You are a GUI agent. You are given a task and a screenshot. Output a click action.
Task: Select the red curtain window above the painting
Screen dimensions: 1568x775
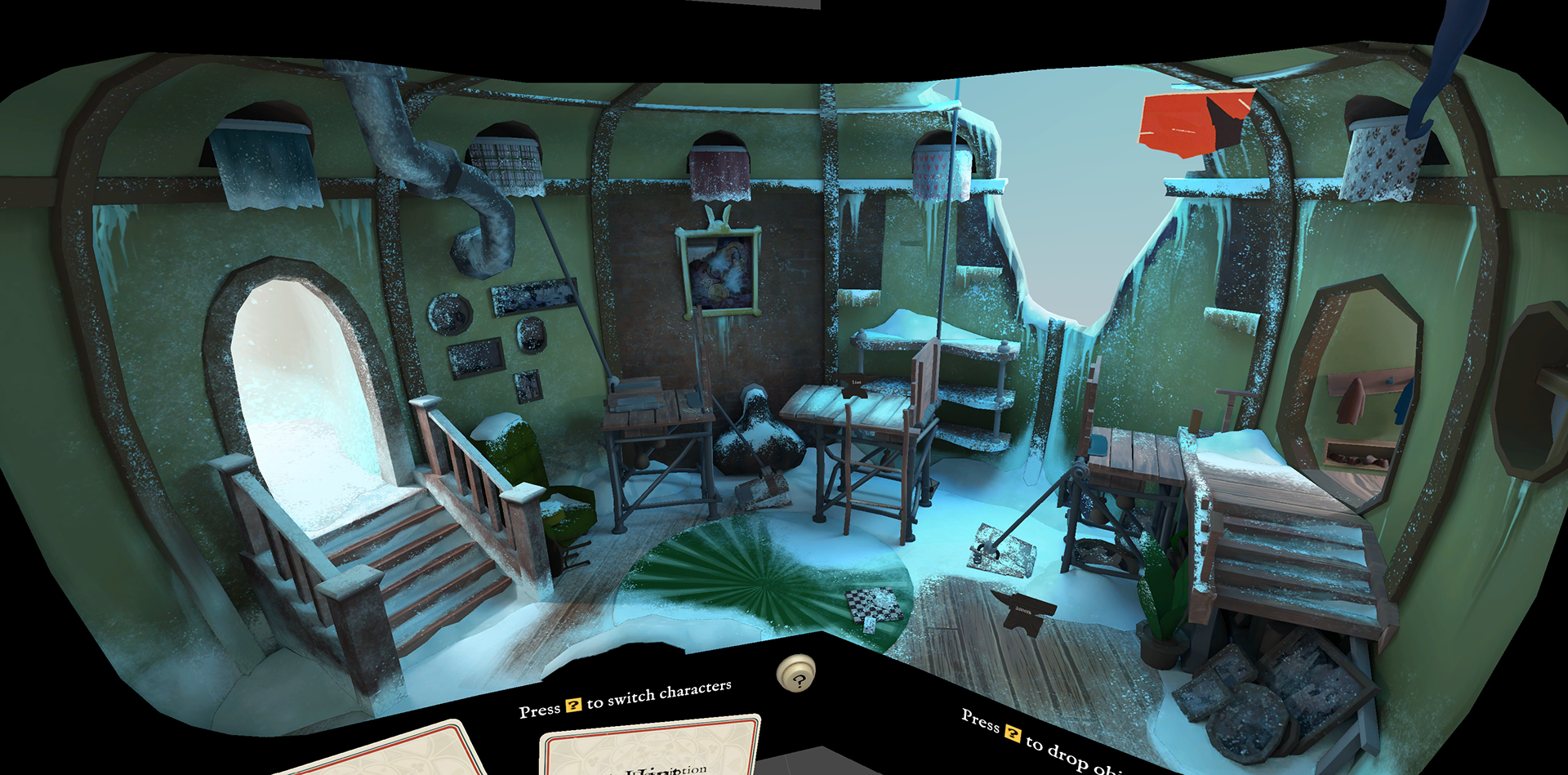[x=719, y=171]
